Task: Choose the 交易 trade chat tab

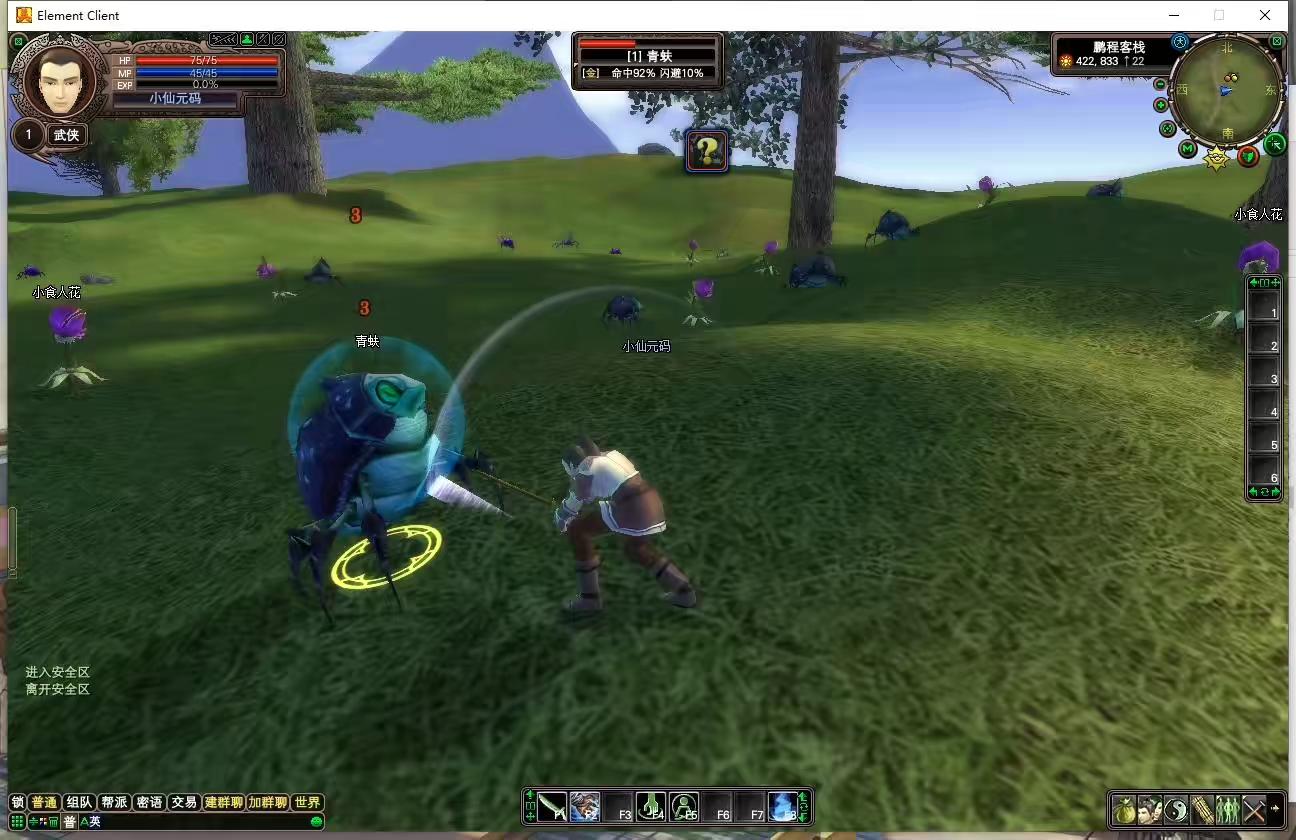Action: coord(183,802)
